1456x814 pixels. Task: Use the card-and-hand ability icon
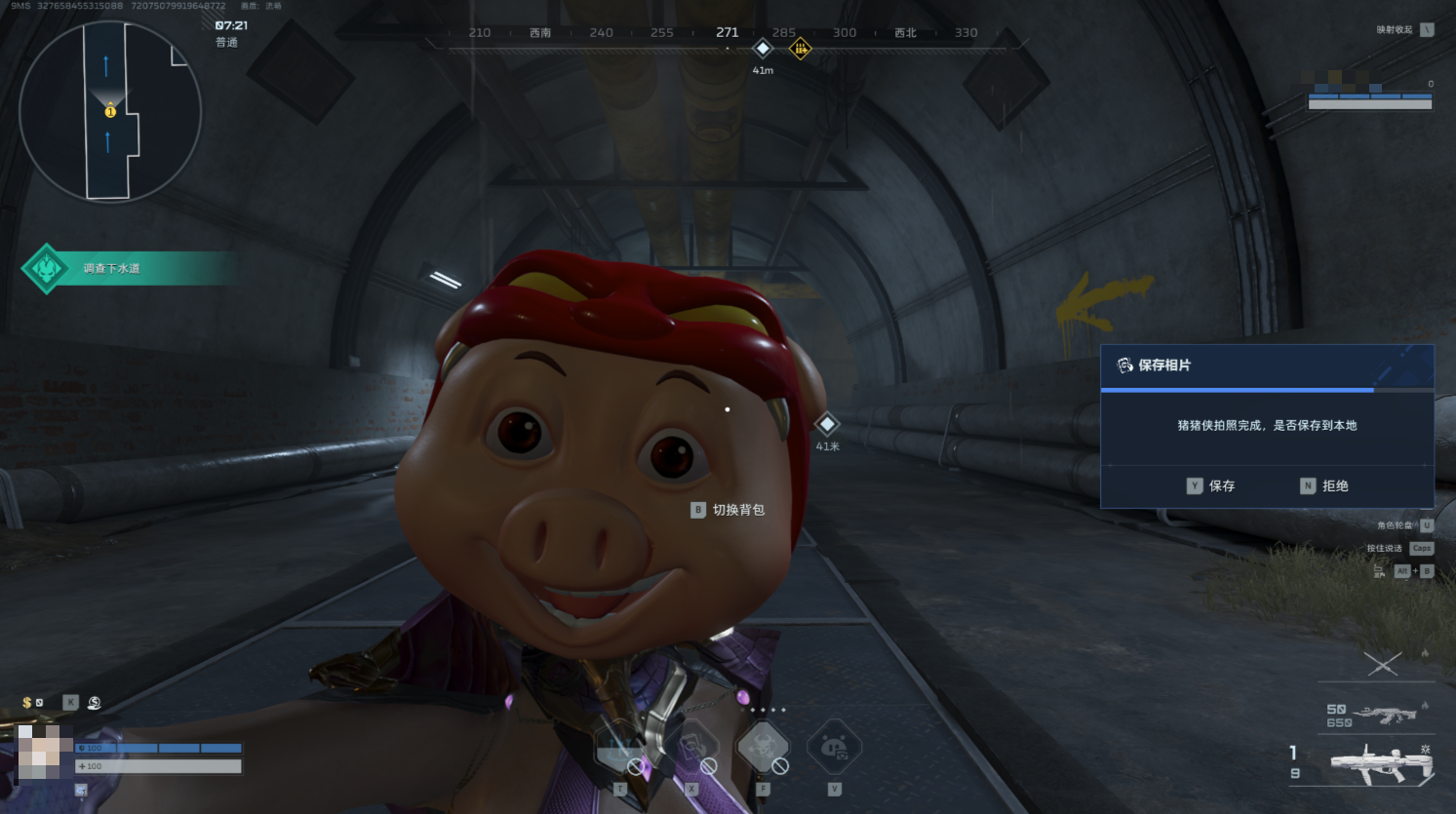coord(691,748)
